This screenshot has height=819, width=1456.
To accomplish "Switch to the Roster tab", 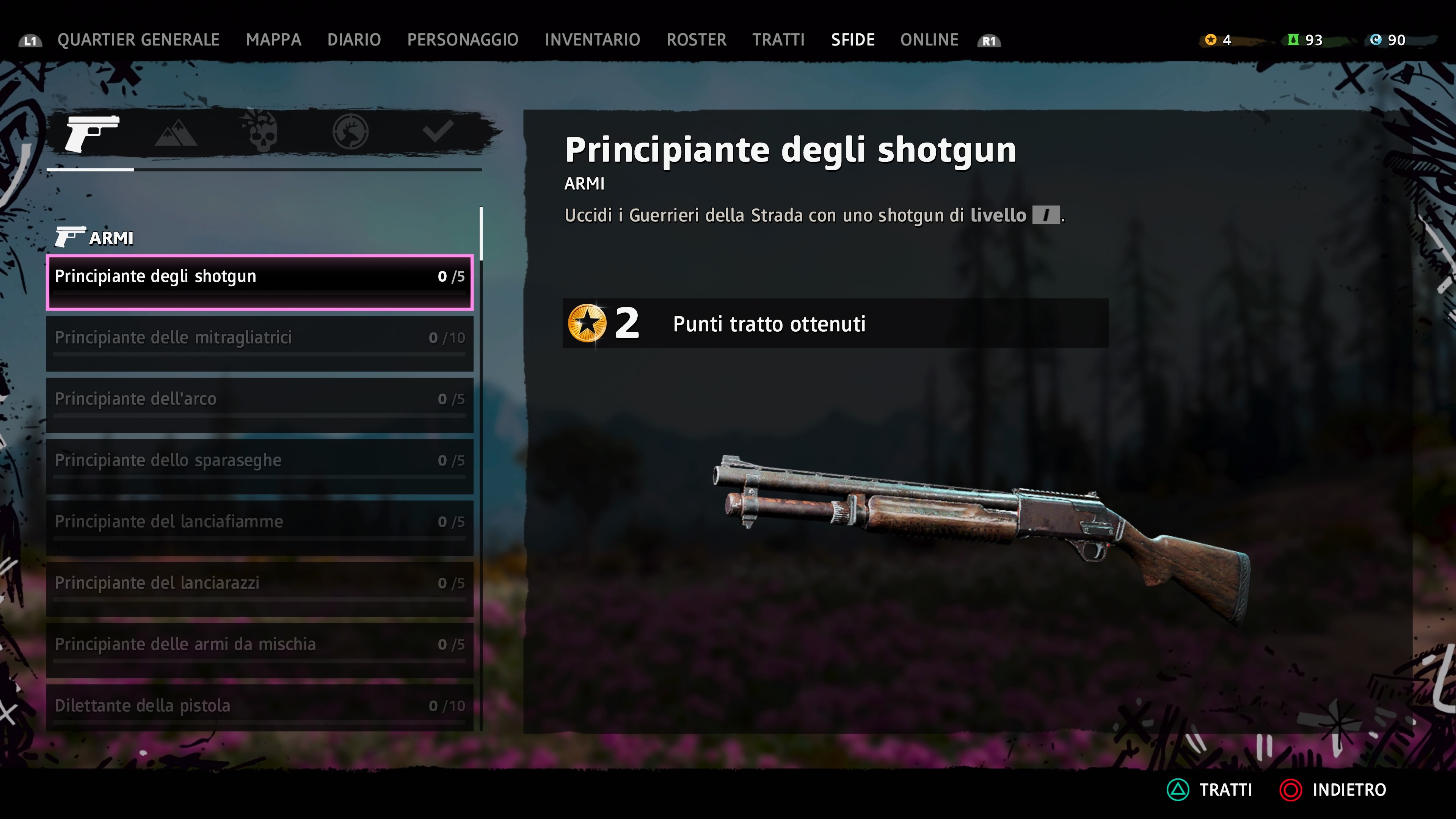I will pyautogui.click(x=696, y=39).
